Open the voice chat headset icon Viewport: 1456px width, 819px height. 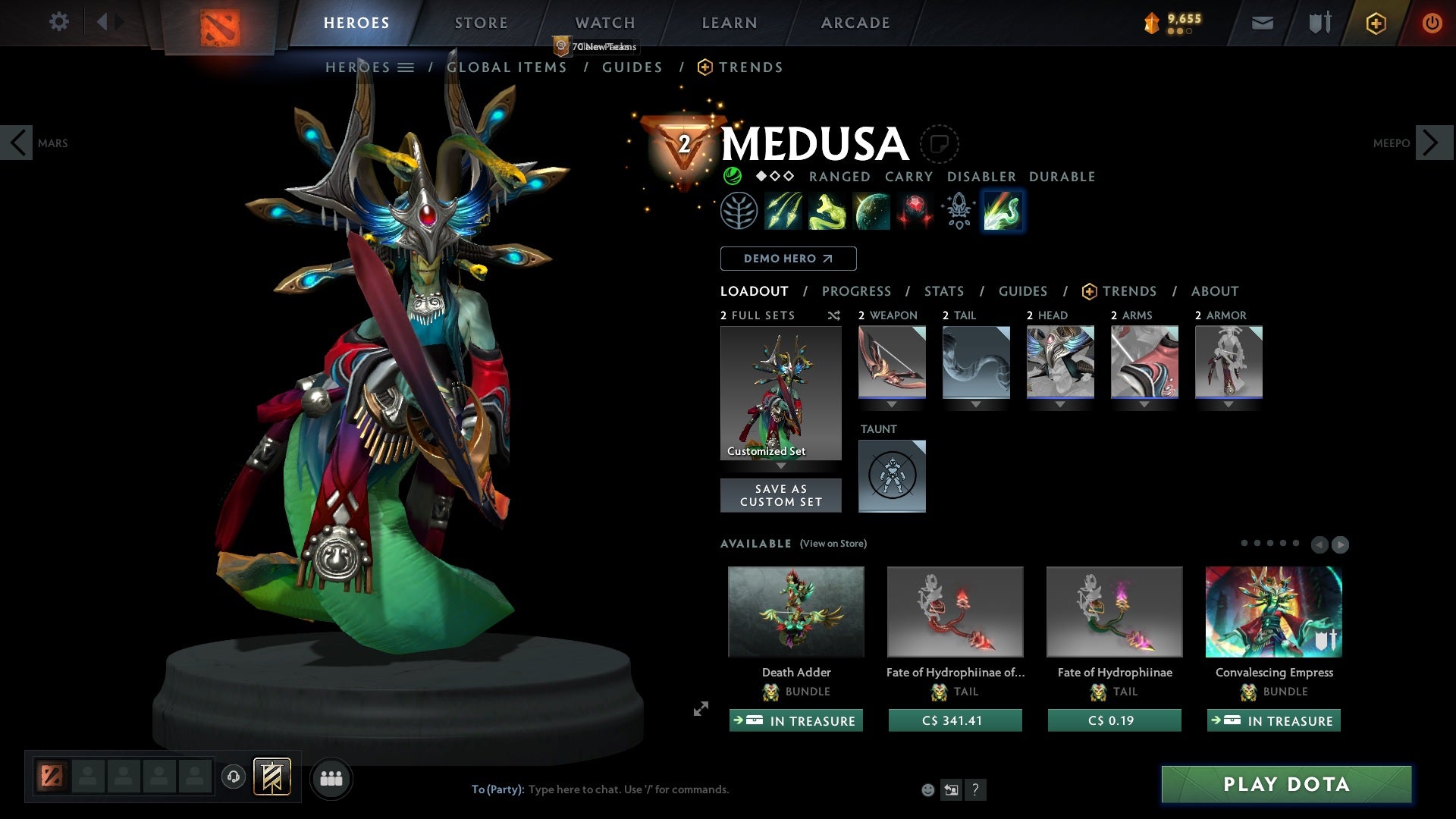[x=233, y=777]
